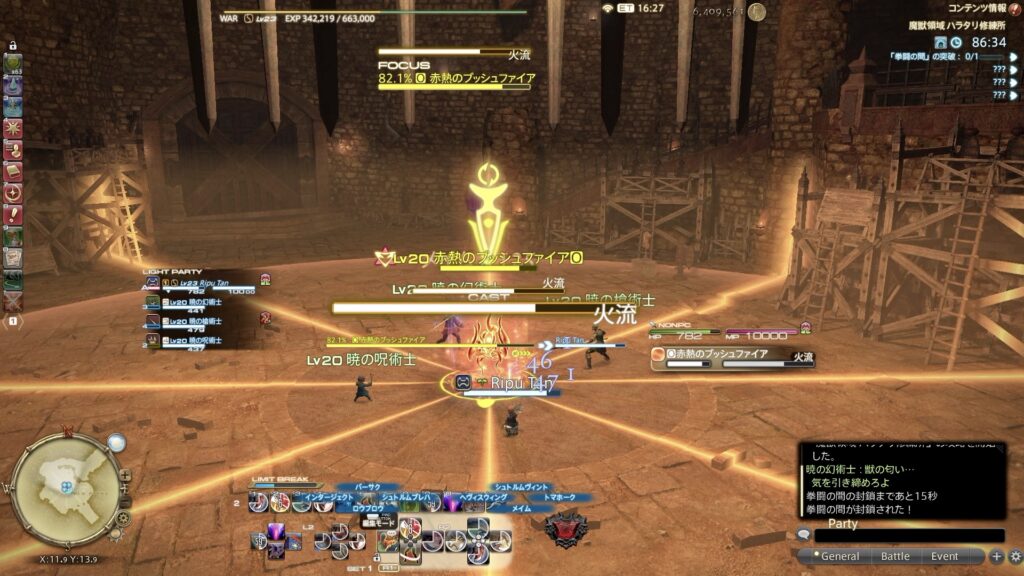Viewport: 1024px width, 576px height.
Task: Toggle the hotbar padlock above left sidebar
Action: (13, 46)
